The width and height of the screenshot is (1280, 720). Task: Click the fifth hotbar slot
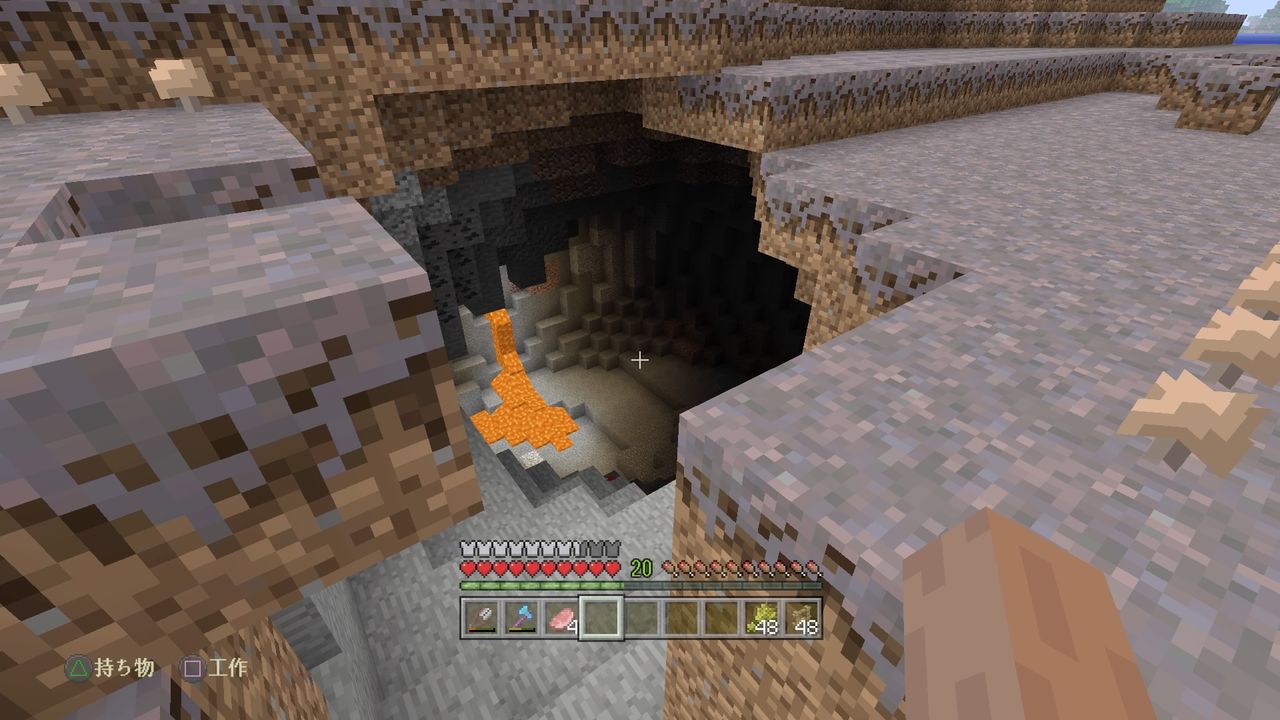pos(640,616)
